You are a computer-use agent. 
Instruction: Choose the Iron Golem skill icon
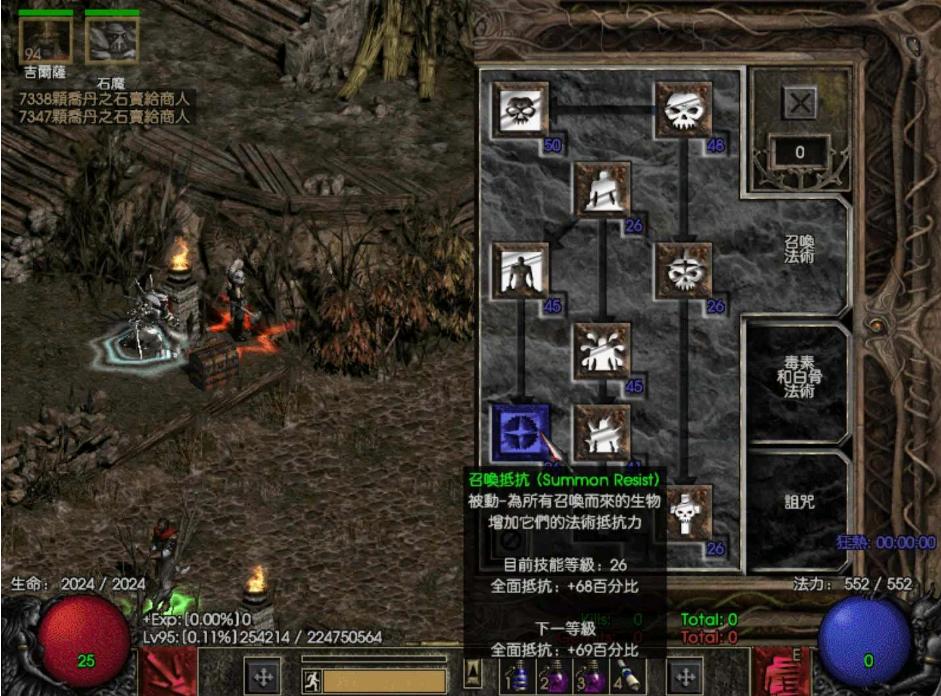pyautogui.click(x=601, y=431)
